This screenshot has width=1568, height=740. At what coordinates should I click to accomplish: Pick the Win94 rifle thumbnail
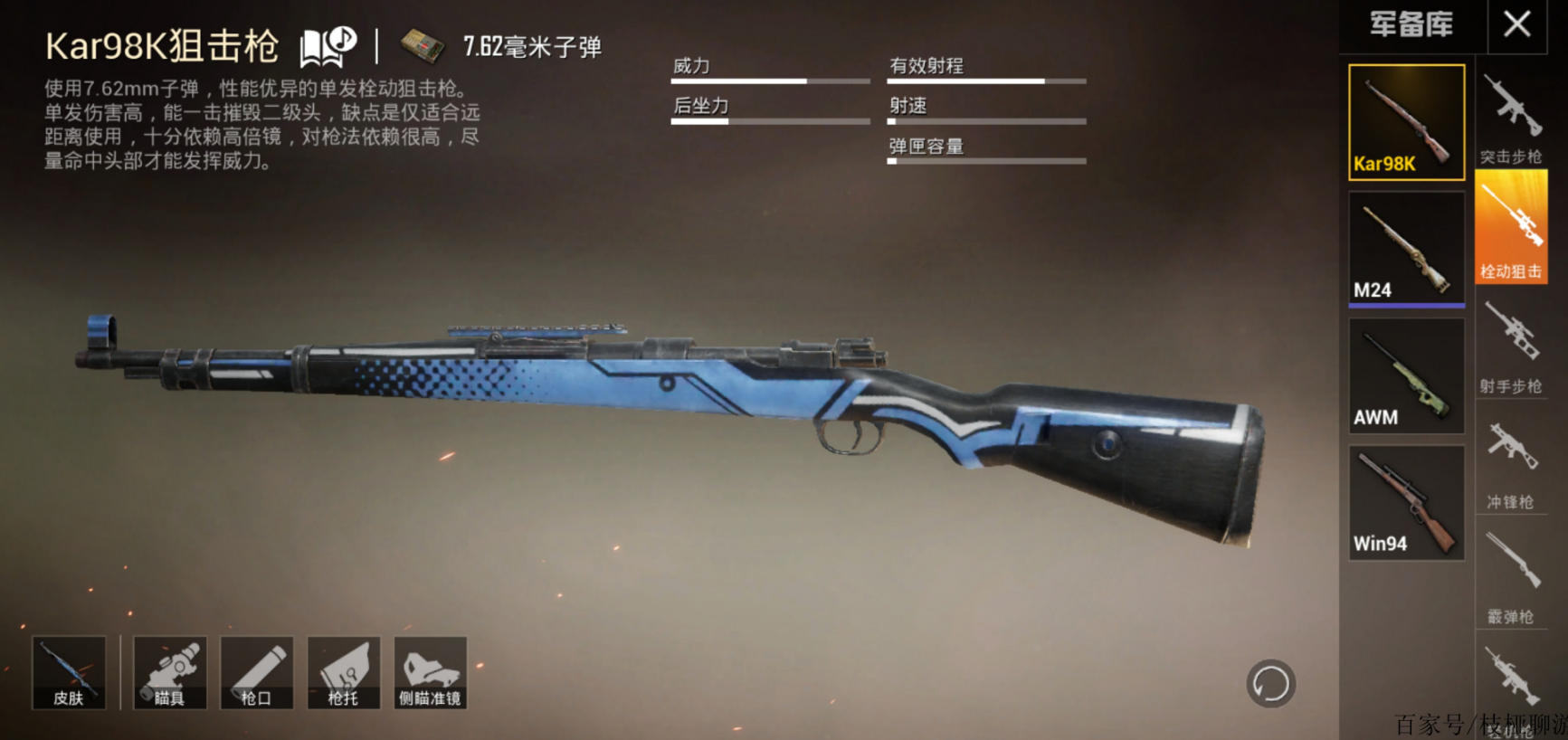[x=1406, y=502]
